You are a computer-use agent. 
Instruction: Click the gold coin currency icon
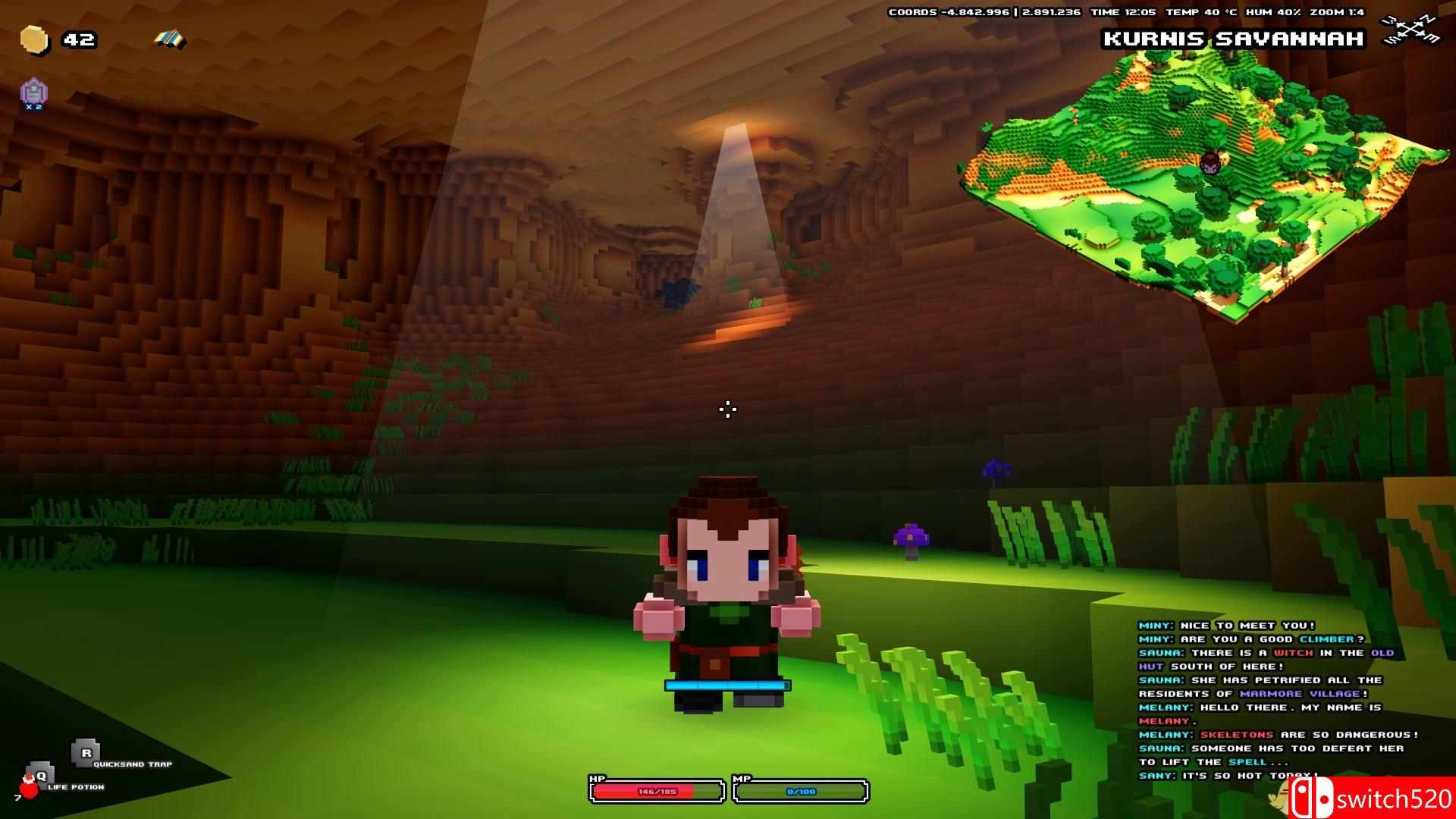point(36,39)
